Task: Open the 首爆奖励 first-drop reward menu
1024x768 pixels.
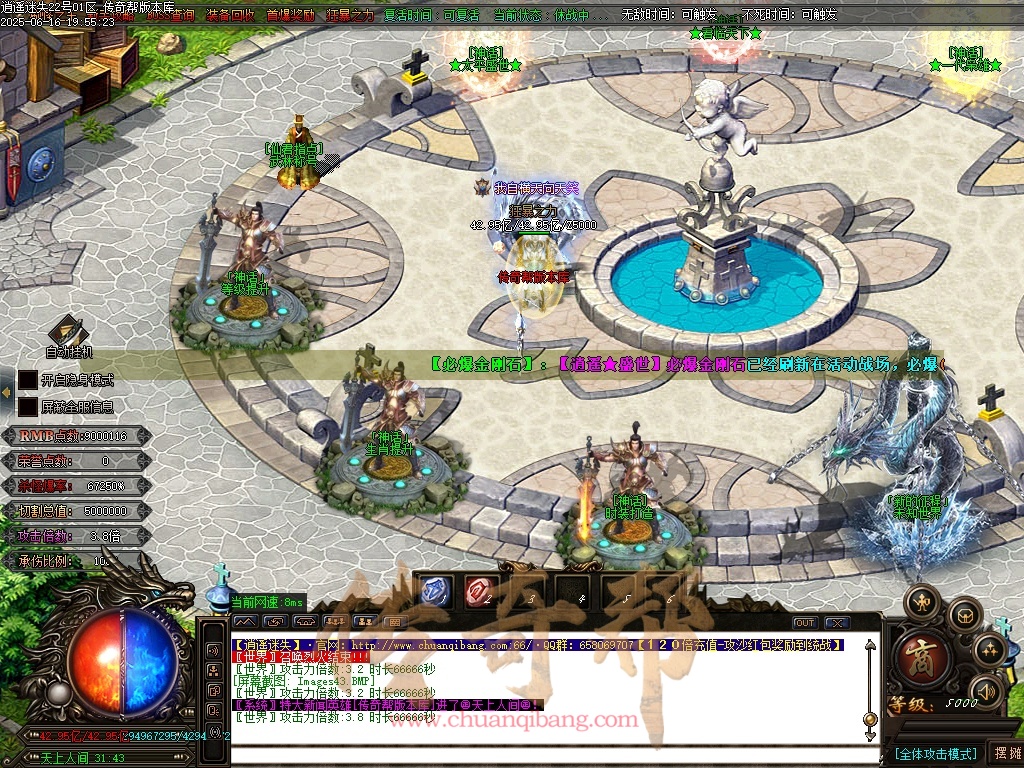Action: coord(290,16)
